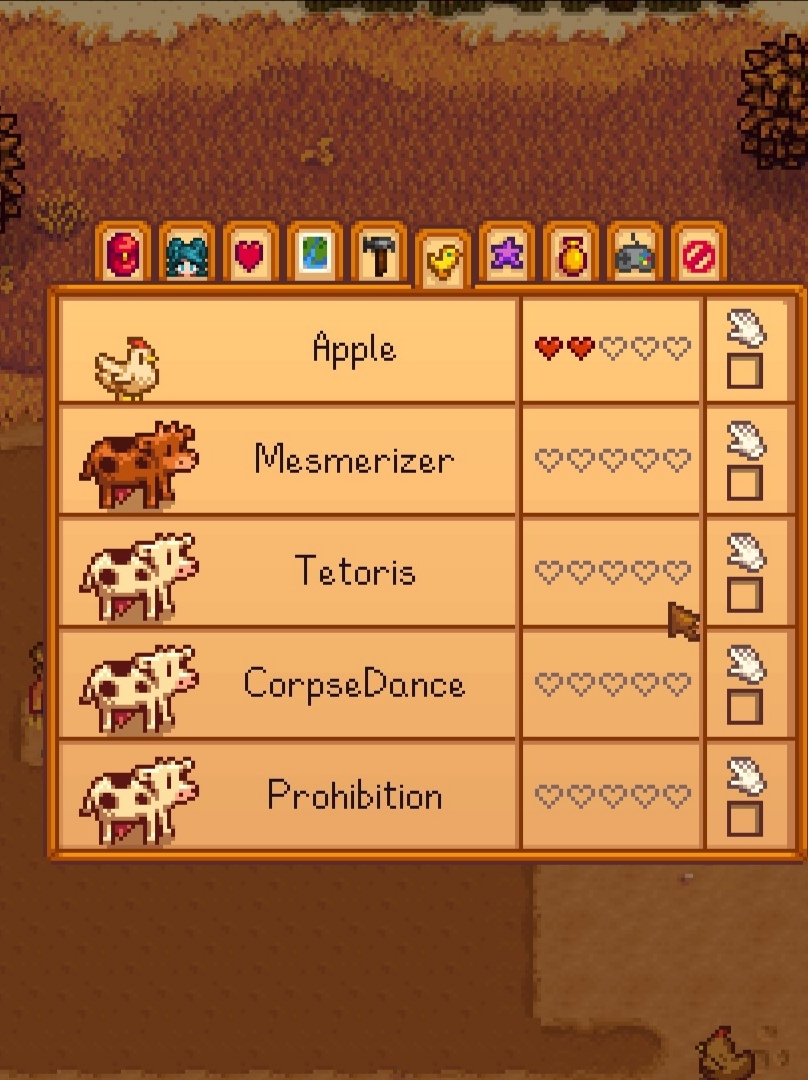Mark the checkbox next to CorpseDance
Viewport: 808px width, 1080px height.
(x=744, y=708)
